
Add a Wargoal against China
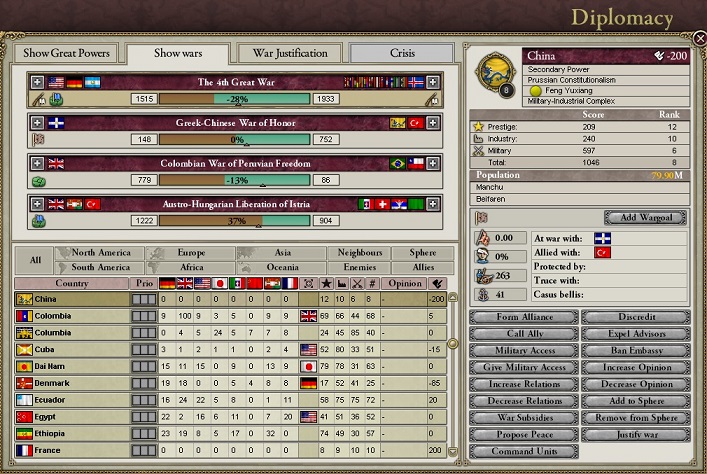(645, 217)
